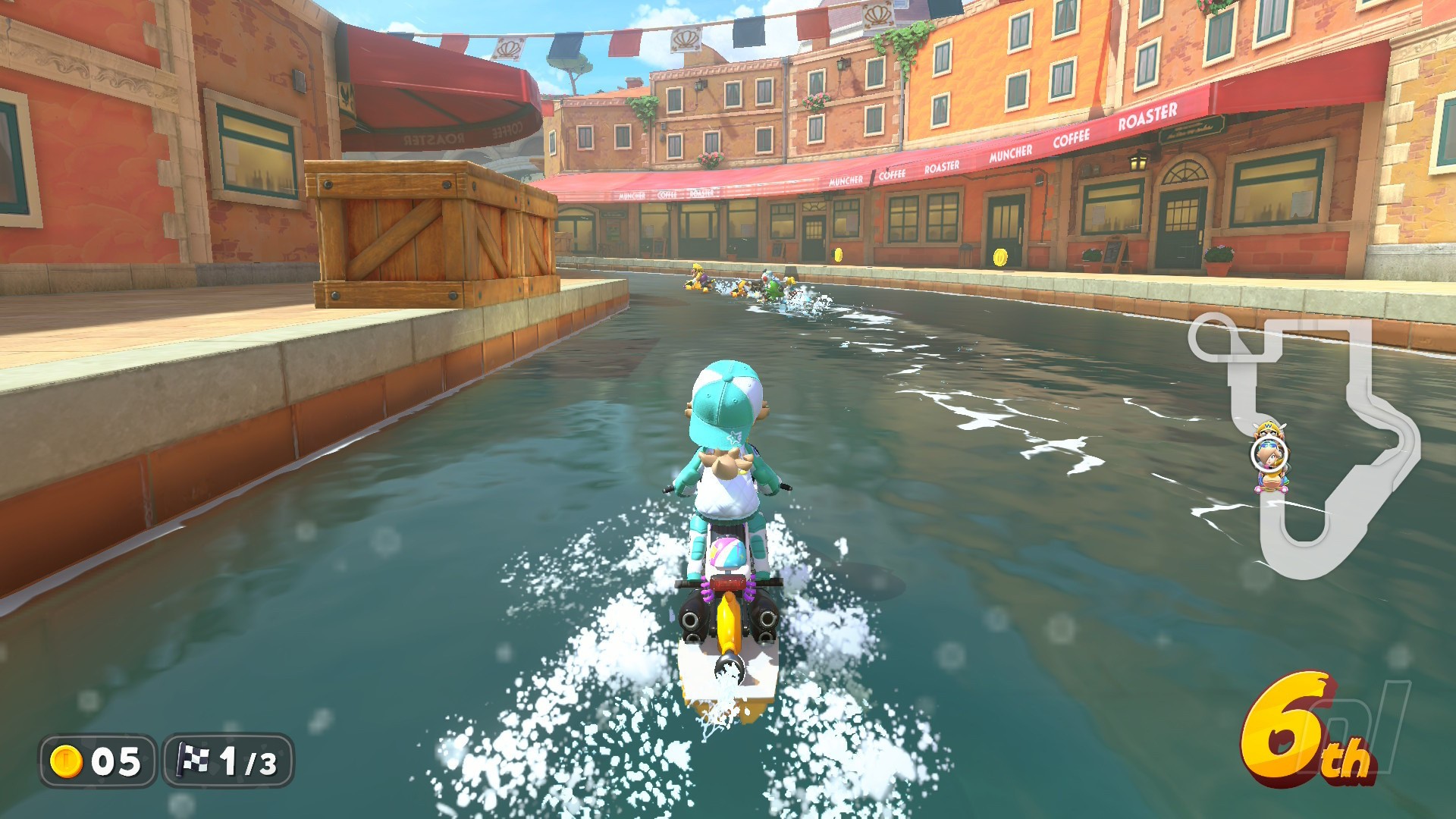The image size is (1456, 819).
Task: Select the circled player marker on the minimap
Action: (x=1269, y=454)
